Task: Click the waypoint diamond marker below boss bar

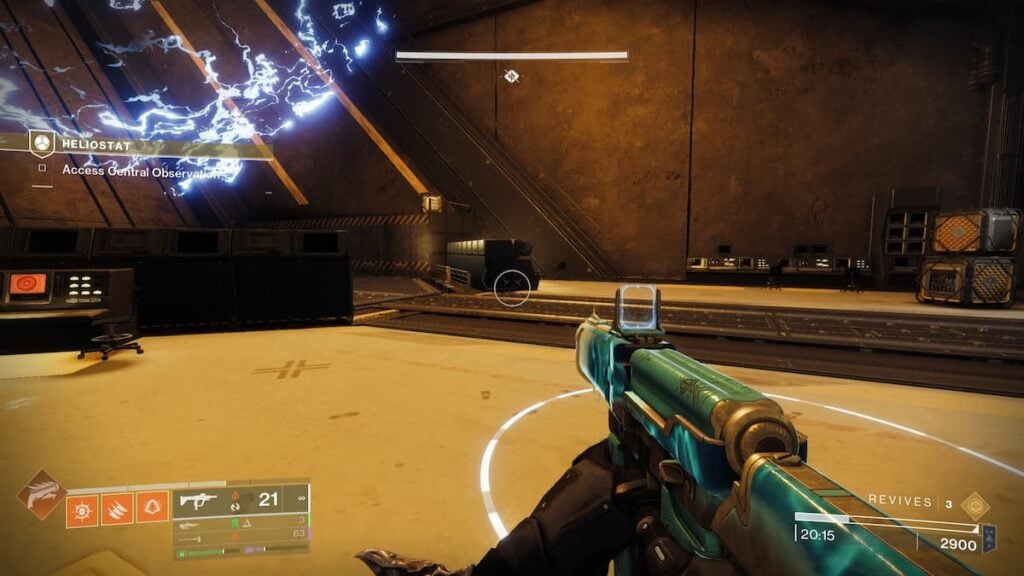Action: [511, 76]
